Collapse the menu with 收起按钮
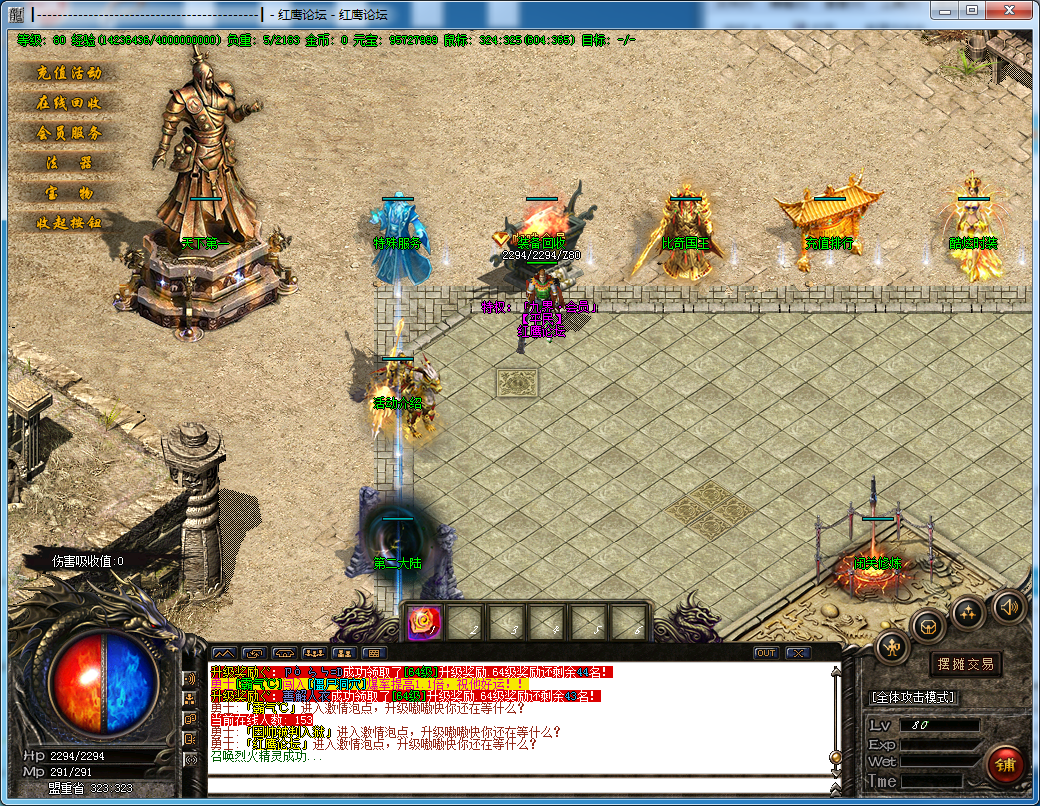 69,223
